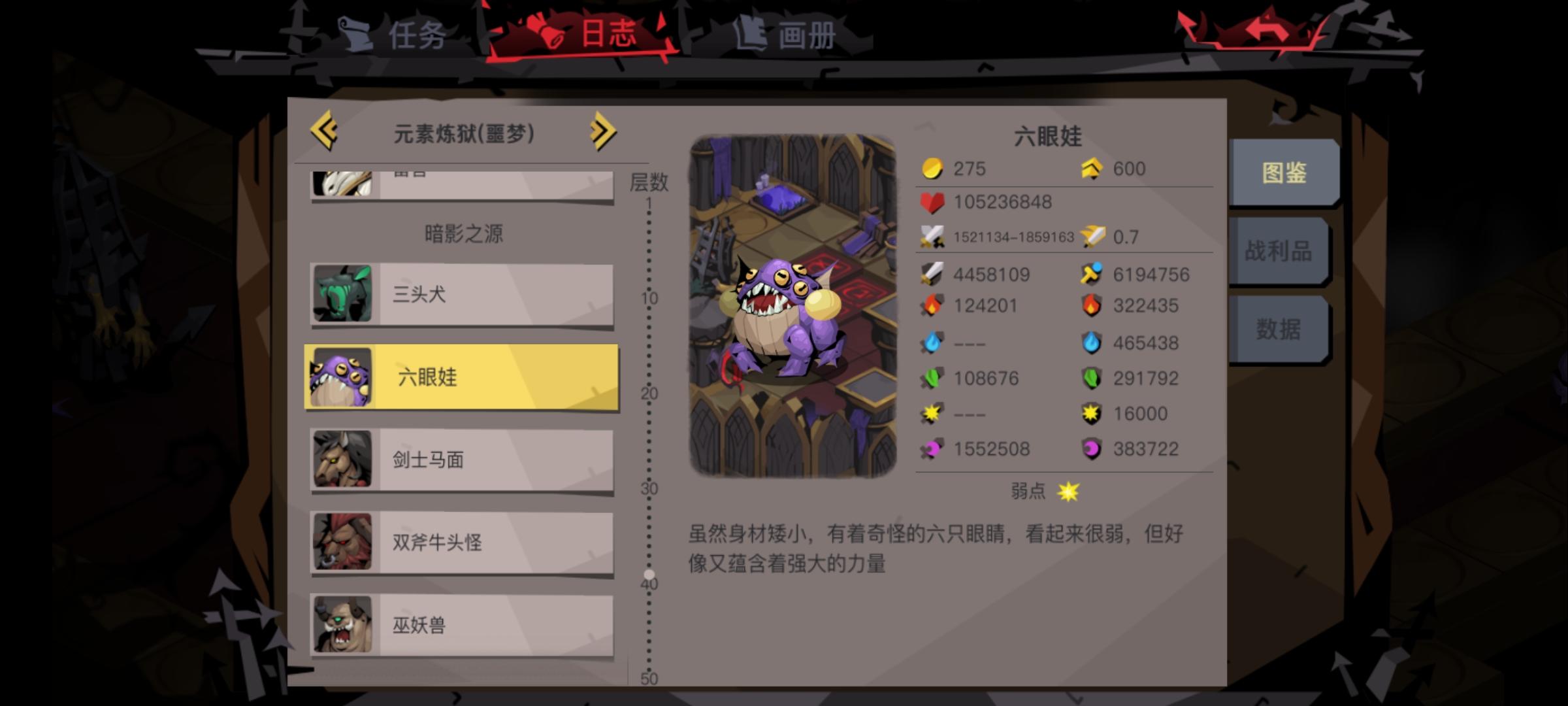Open the 战利品 panel
The image size is (1568, 706).
coord(1279,250)
